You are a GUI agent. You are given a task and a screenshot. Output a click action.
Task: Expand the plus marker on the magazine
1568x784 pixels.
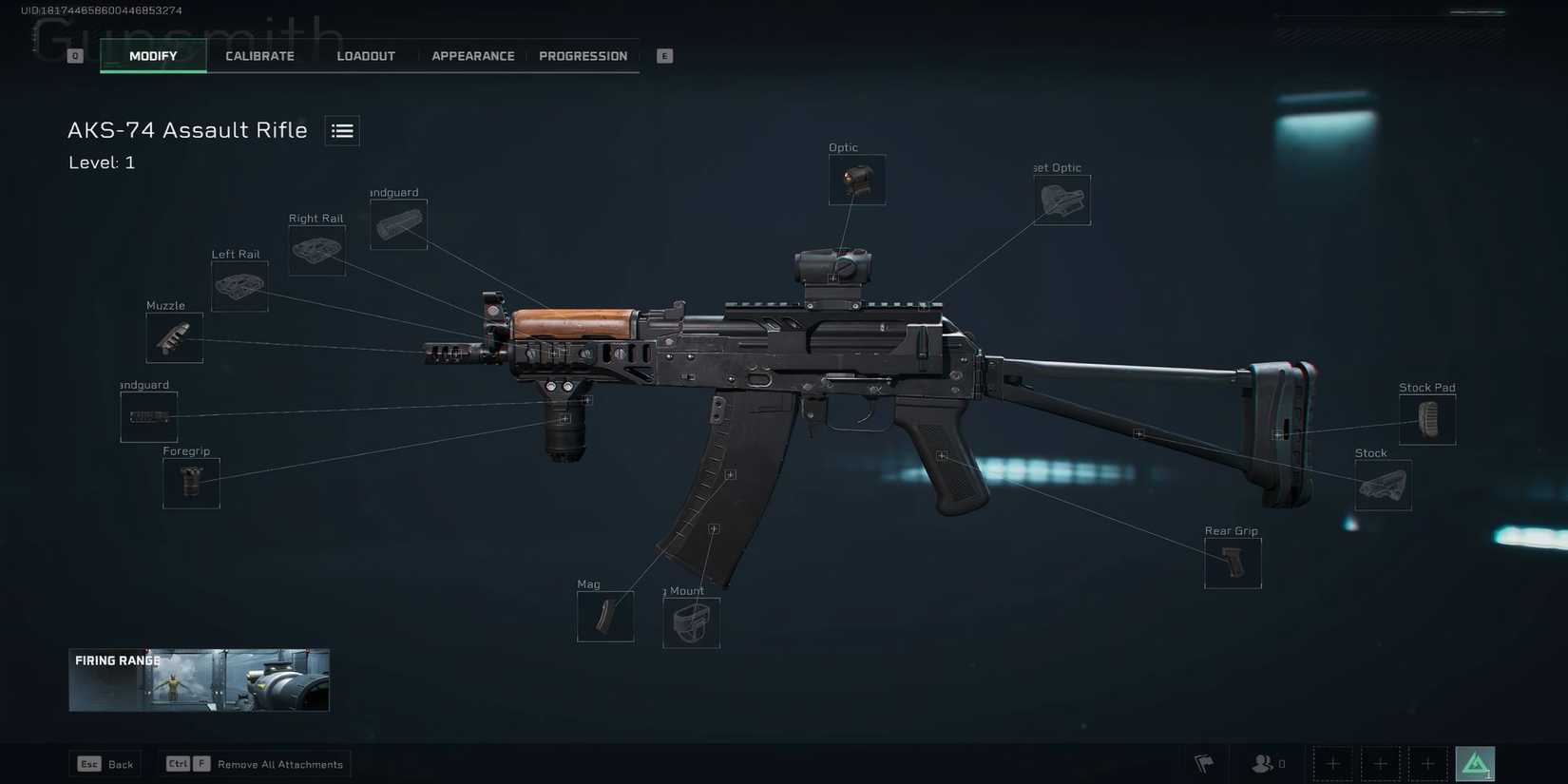tap(730, 474)
